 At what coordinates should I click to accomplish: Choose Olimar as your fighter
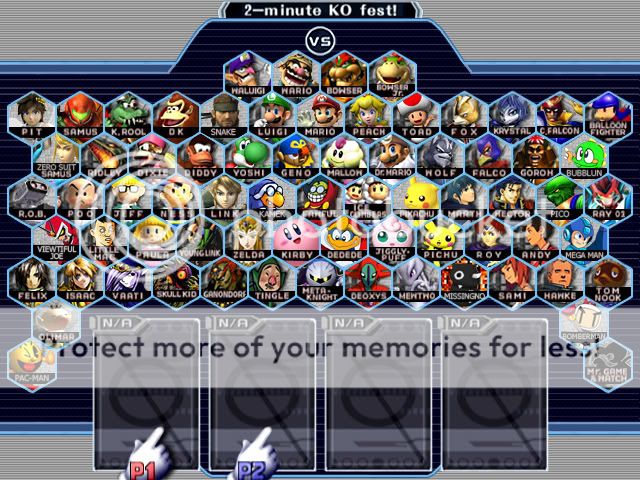[x=56, y=320]
